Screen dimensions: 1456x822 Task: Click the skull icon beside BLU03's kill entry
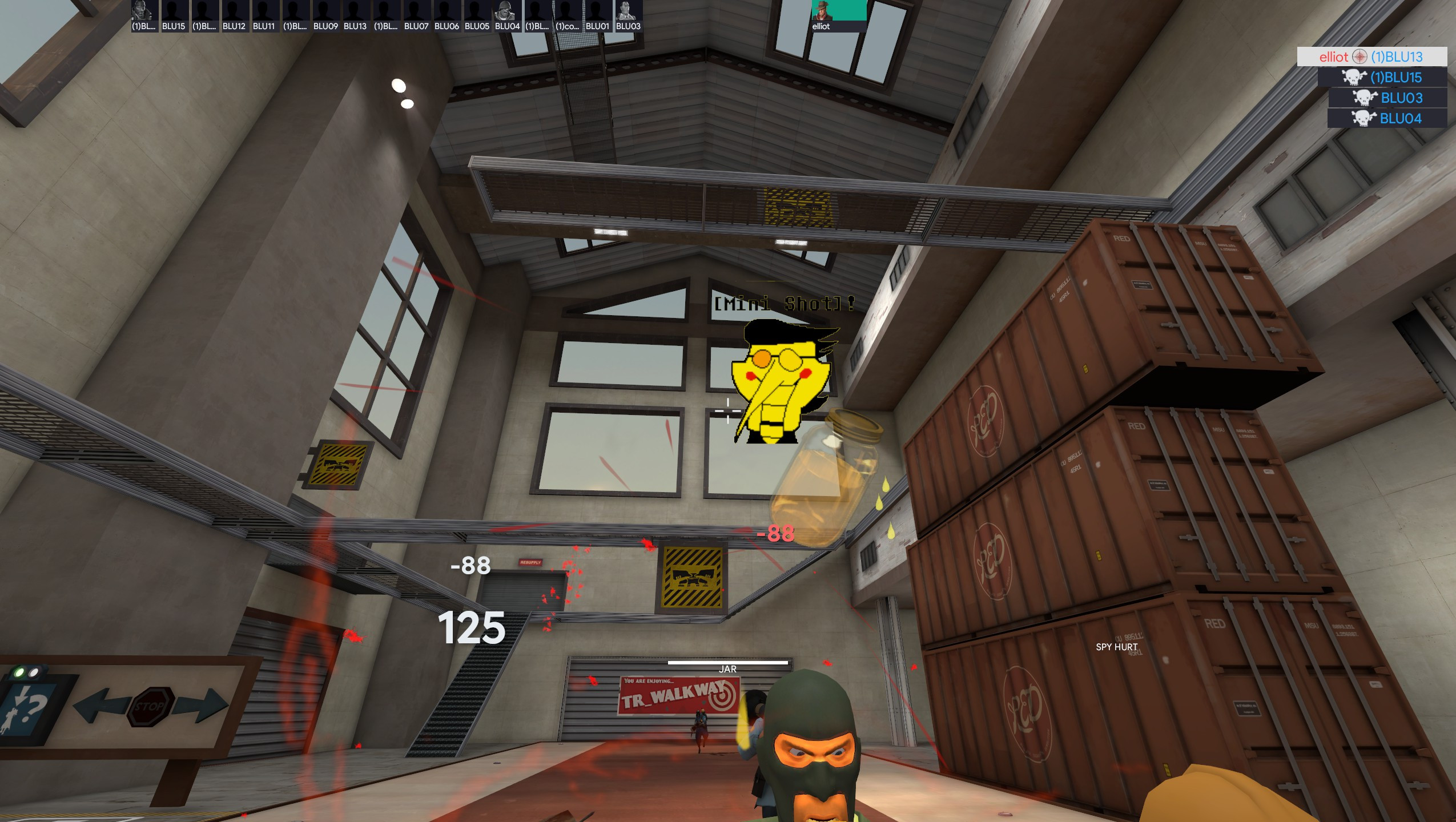1364,98
